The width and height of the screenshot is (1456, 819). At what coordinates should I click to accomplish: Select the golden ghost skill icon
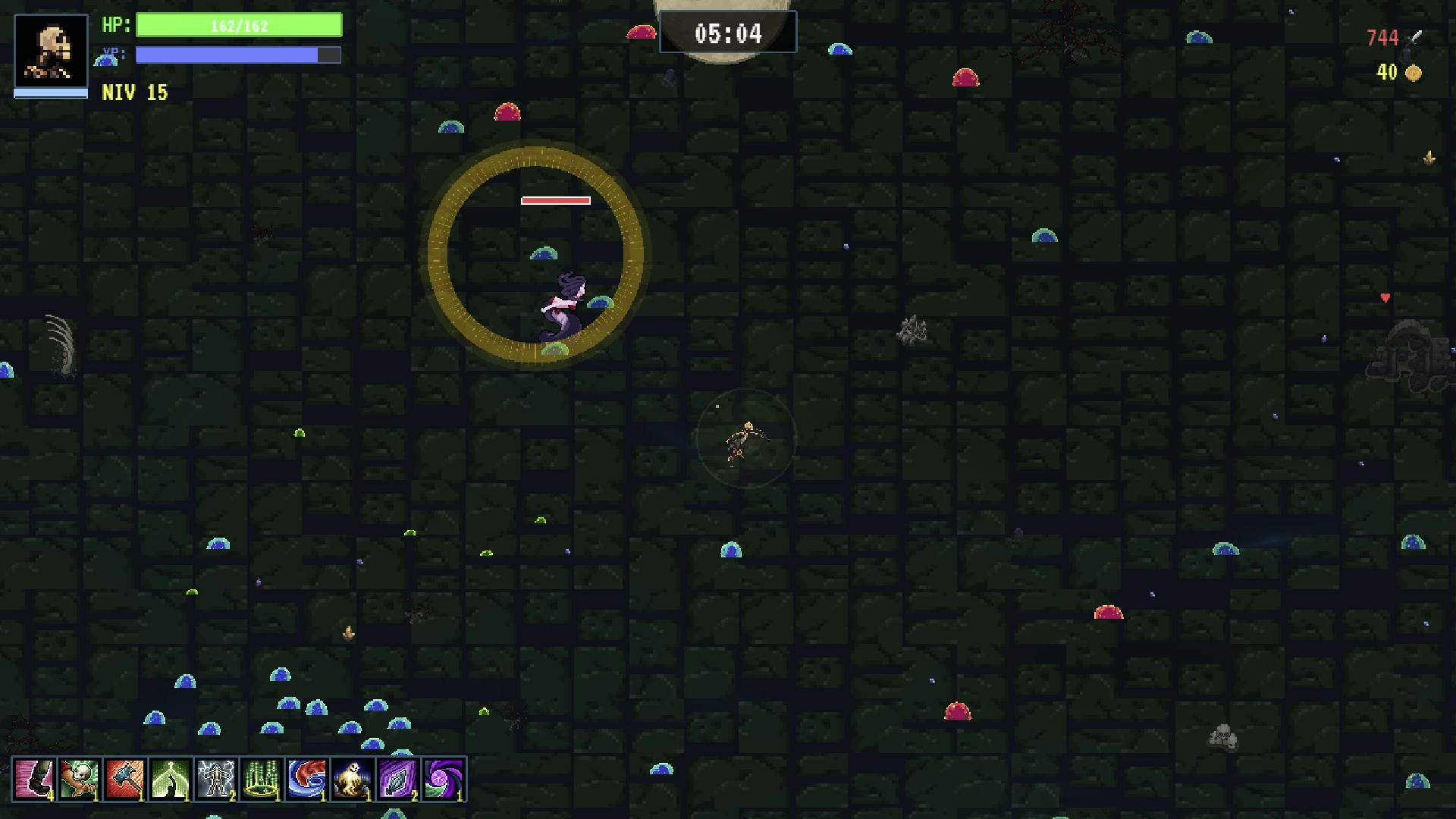coord(353,779)
